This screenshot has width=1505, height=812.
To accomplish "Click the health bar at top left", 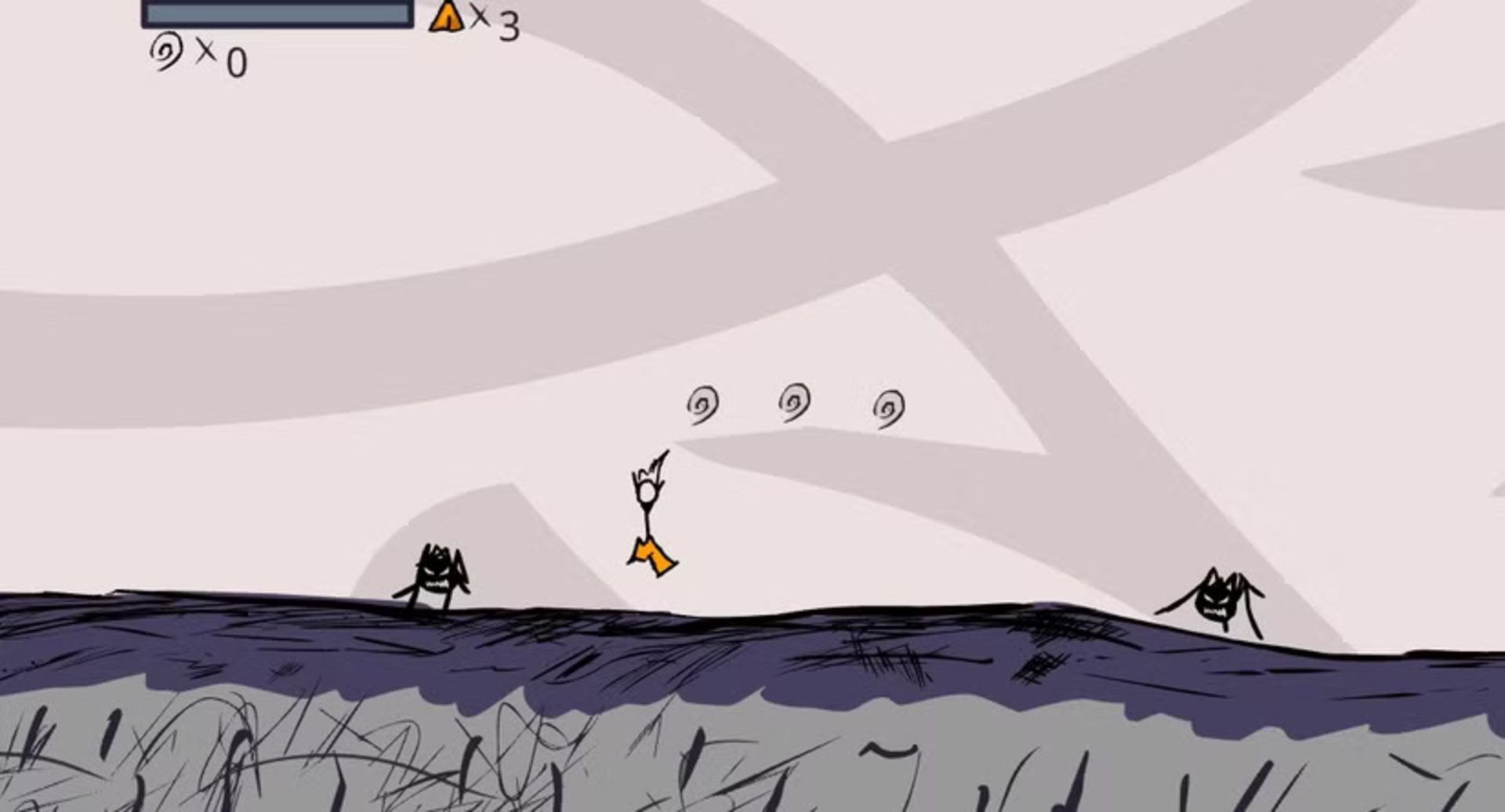I will [276, 12].
